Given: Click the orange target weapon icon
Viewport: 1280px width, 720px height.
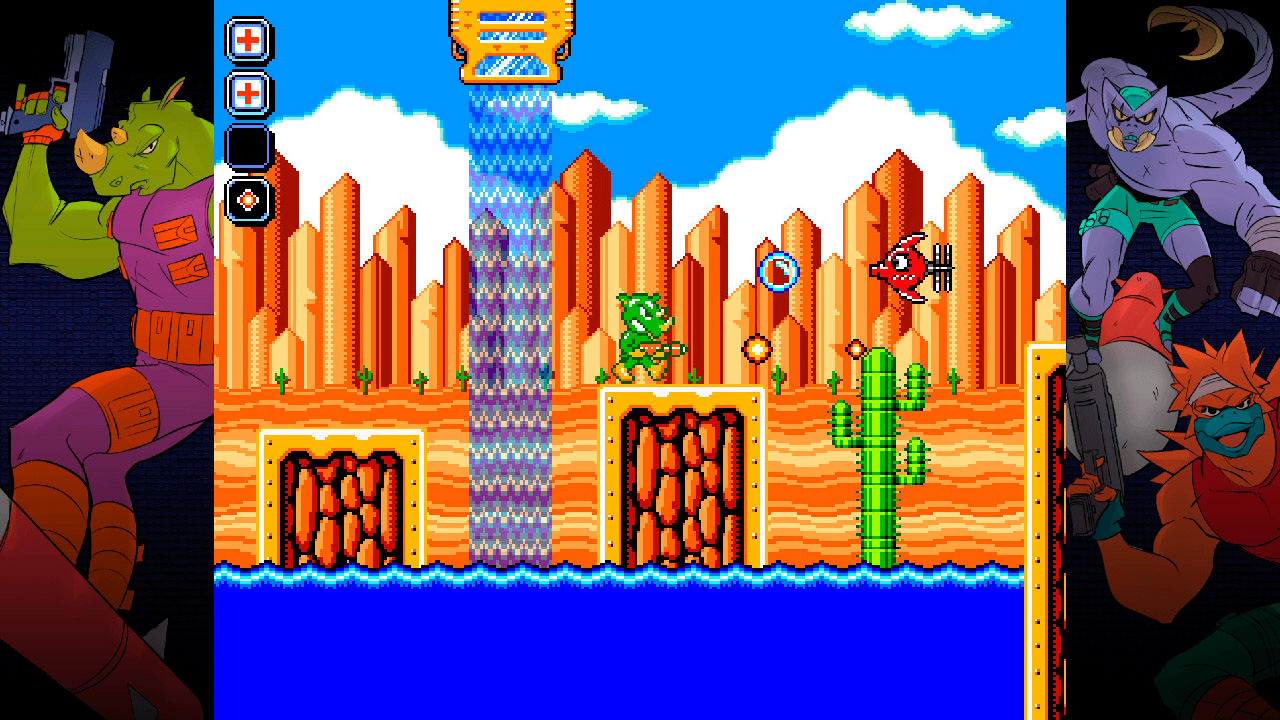Looking at the screenshot, I should [248, 199].
